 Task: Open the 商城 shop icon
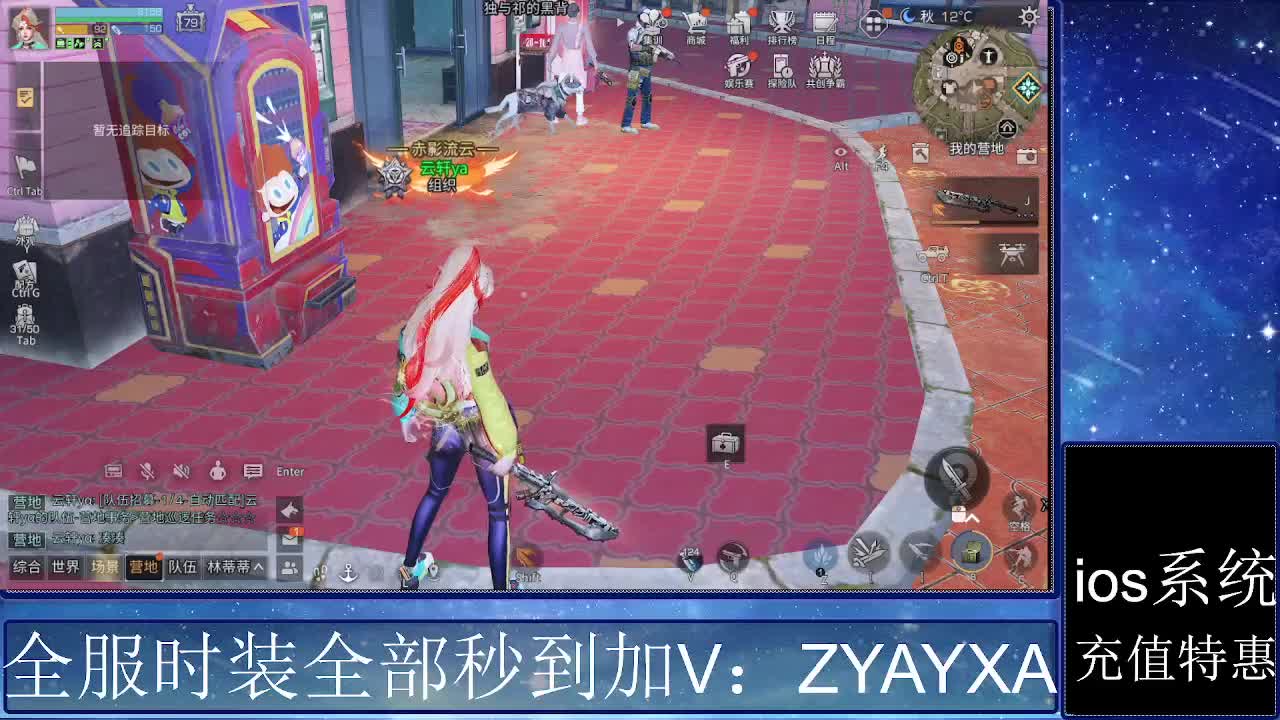(696, 23)
